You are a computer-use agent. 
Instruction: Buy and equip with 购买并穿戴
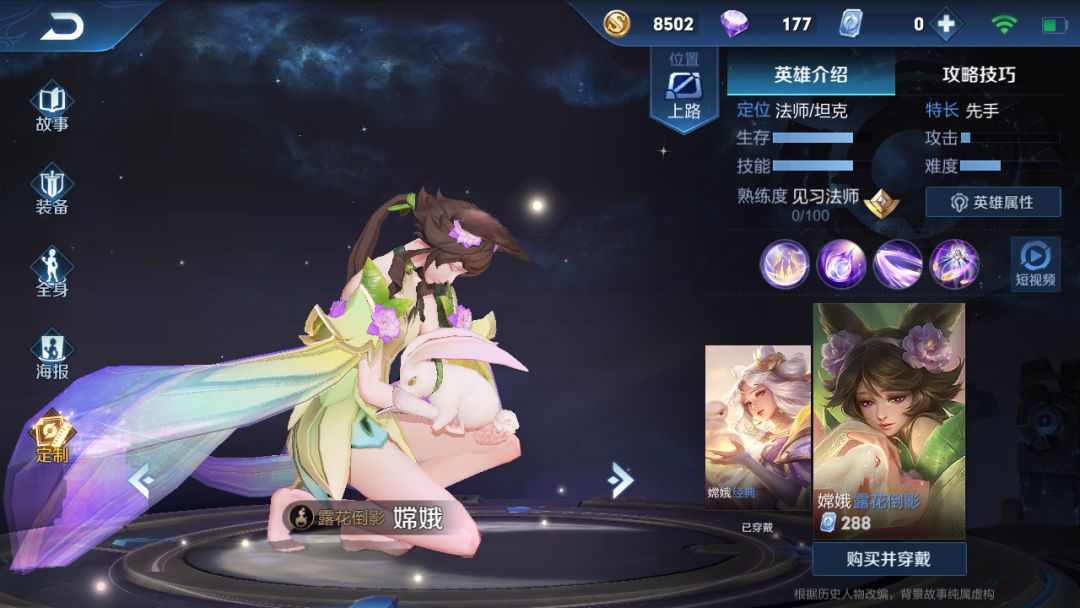point(889,559)
